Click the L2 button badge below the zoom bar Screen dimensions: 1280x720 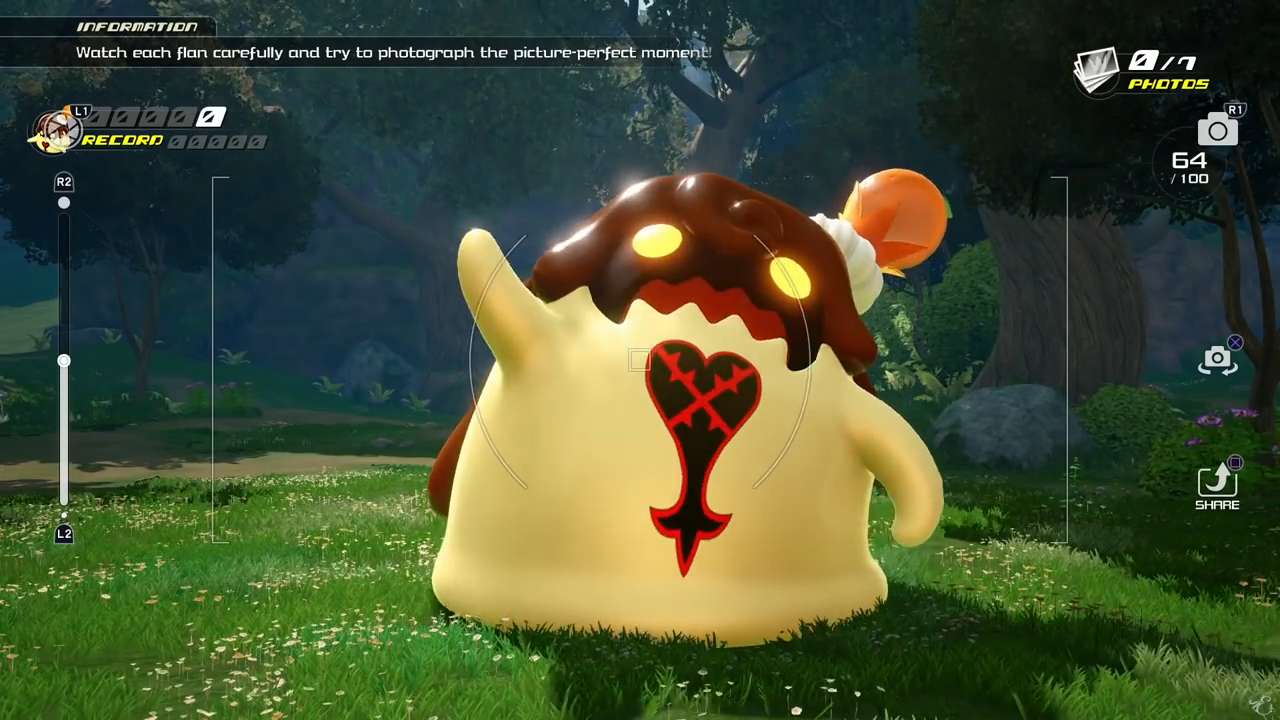[63, 533]
